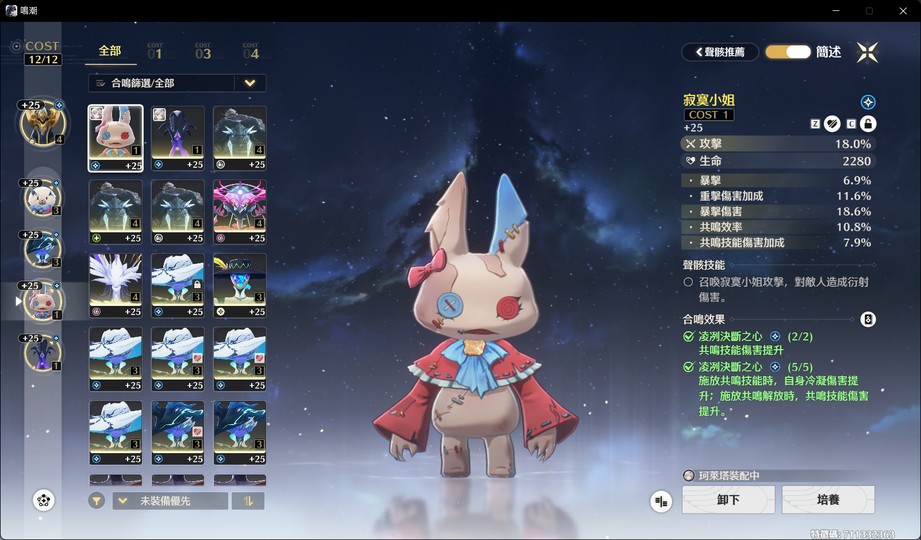The image size is (921, 540).
Task: Choose the white feathered echo thumbnail
Action: (x=116, y=285)
